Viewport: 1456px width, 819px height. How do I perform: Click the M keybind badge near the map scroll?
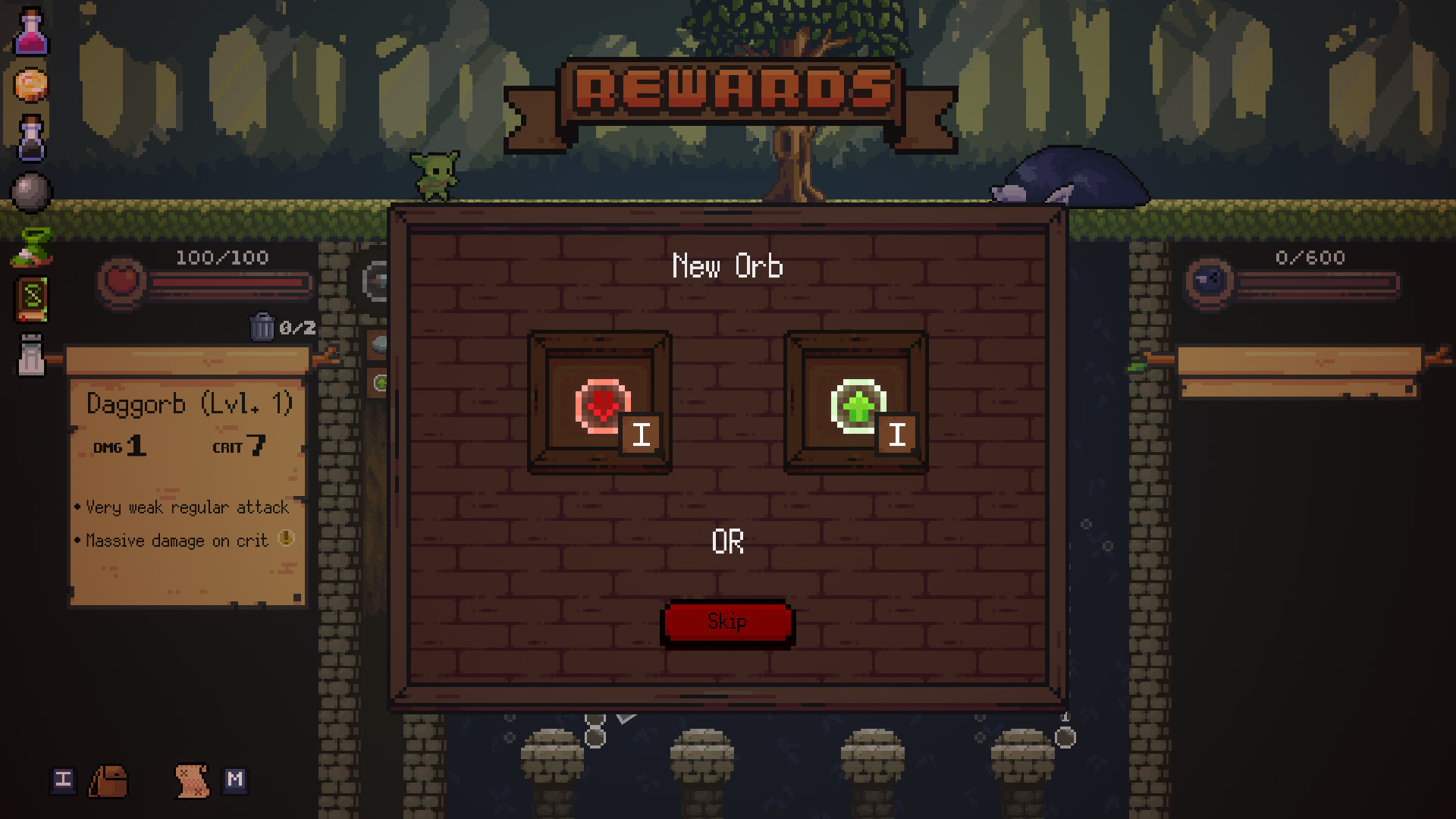(236, 779)
